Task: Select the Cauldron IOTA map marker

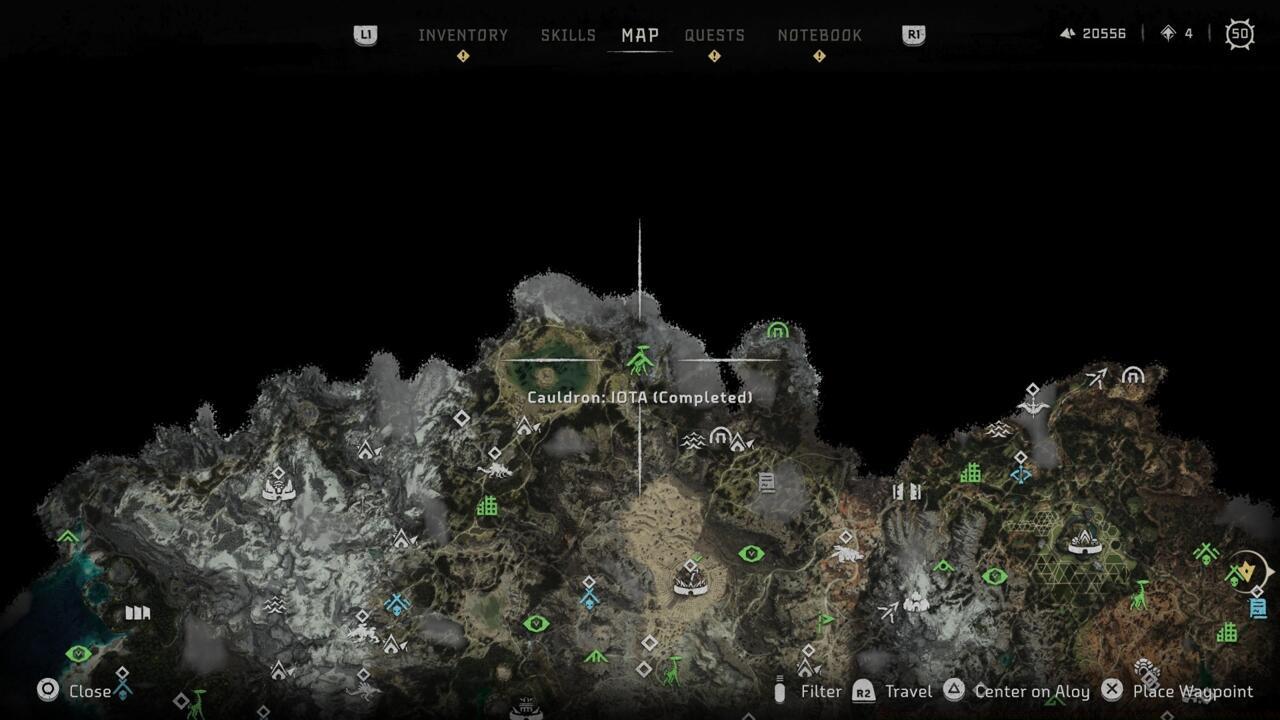Action: (x=640, y=359)
